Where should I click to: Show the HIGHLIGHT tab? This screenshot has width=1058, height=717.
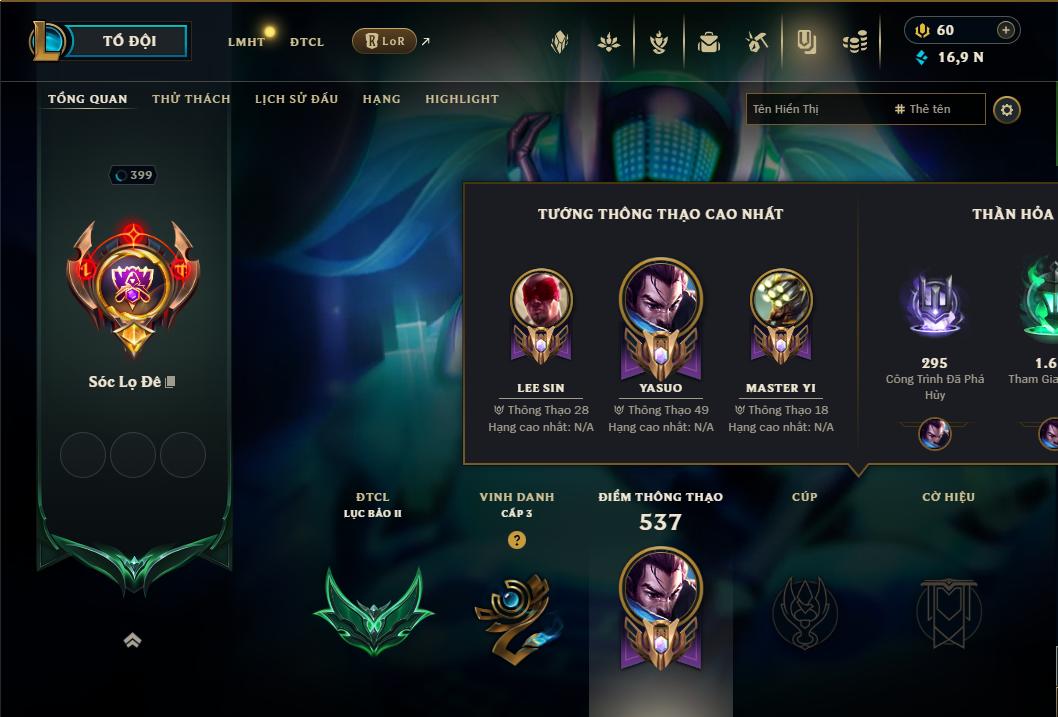tap(461, 99)
